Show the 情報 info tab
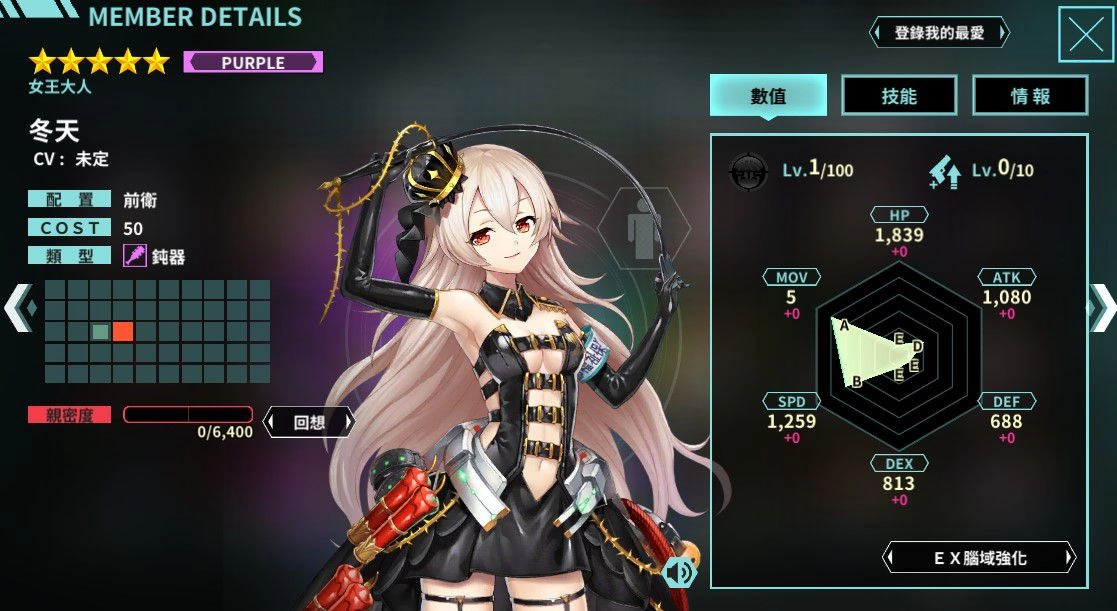This screenshot has width=1117, height=611. tap(1030, 96)
